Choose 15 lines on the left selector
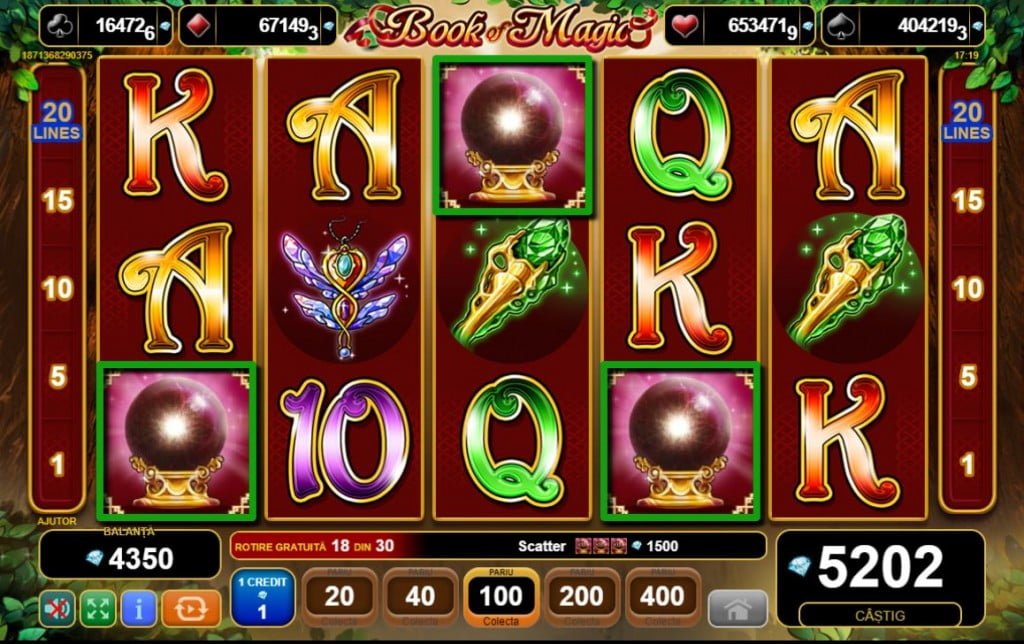 tap(58, 200)
